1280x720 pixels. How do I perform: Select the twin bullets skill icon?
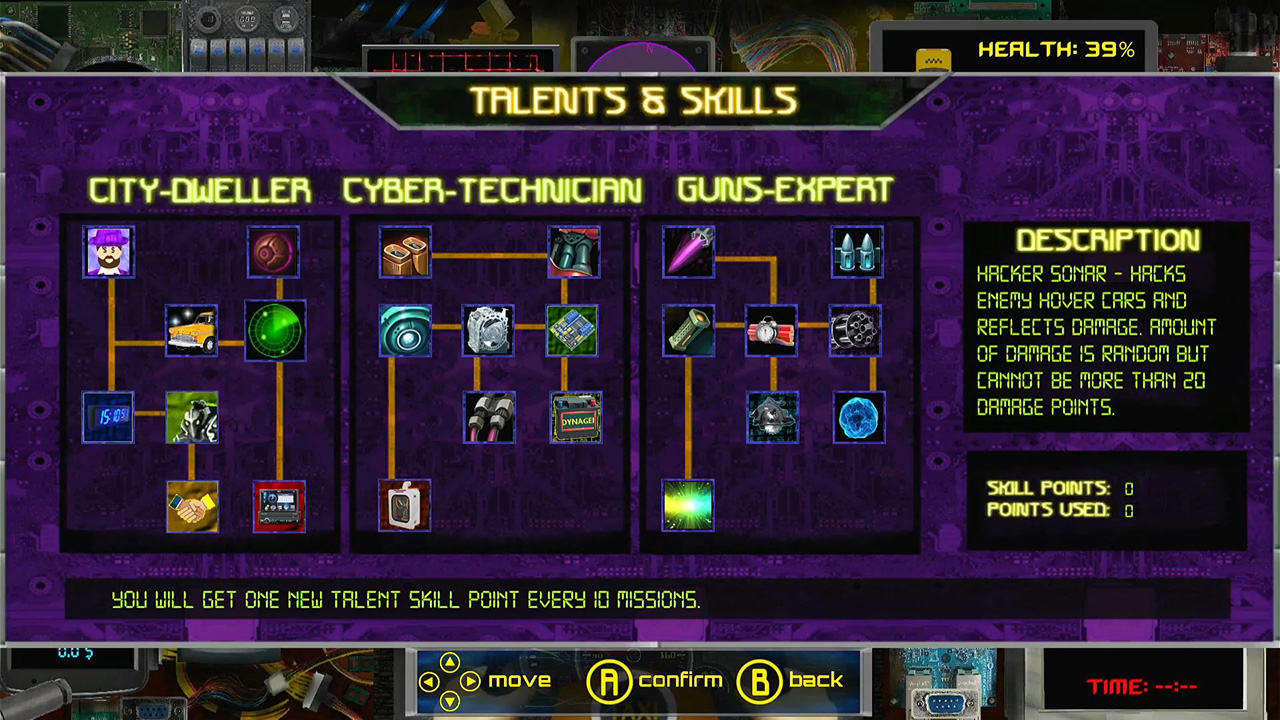(856, 252)
